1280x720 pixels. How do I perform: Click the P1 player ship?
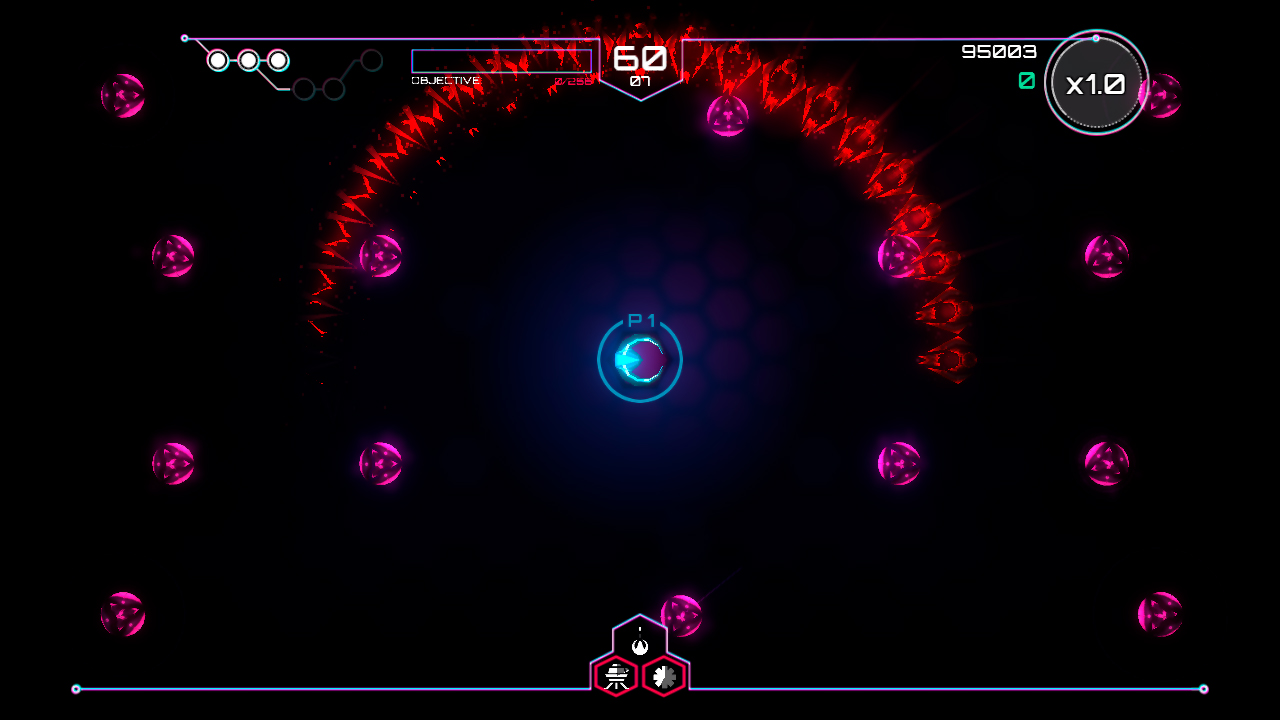[639, 360]
